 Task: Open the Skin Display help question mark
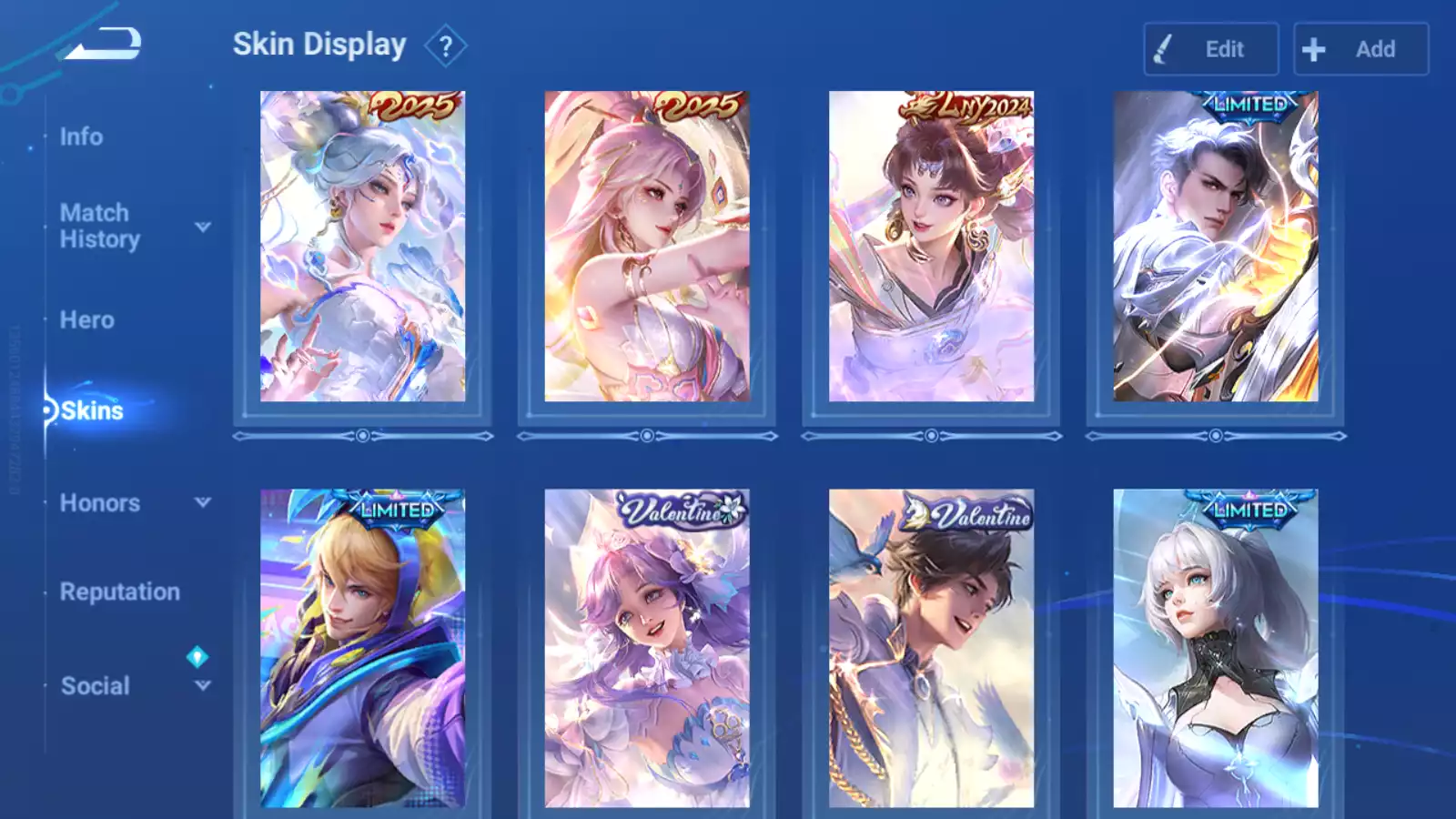click(445, 46)
